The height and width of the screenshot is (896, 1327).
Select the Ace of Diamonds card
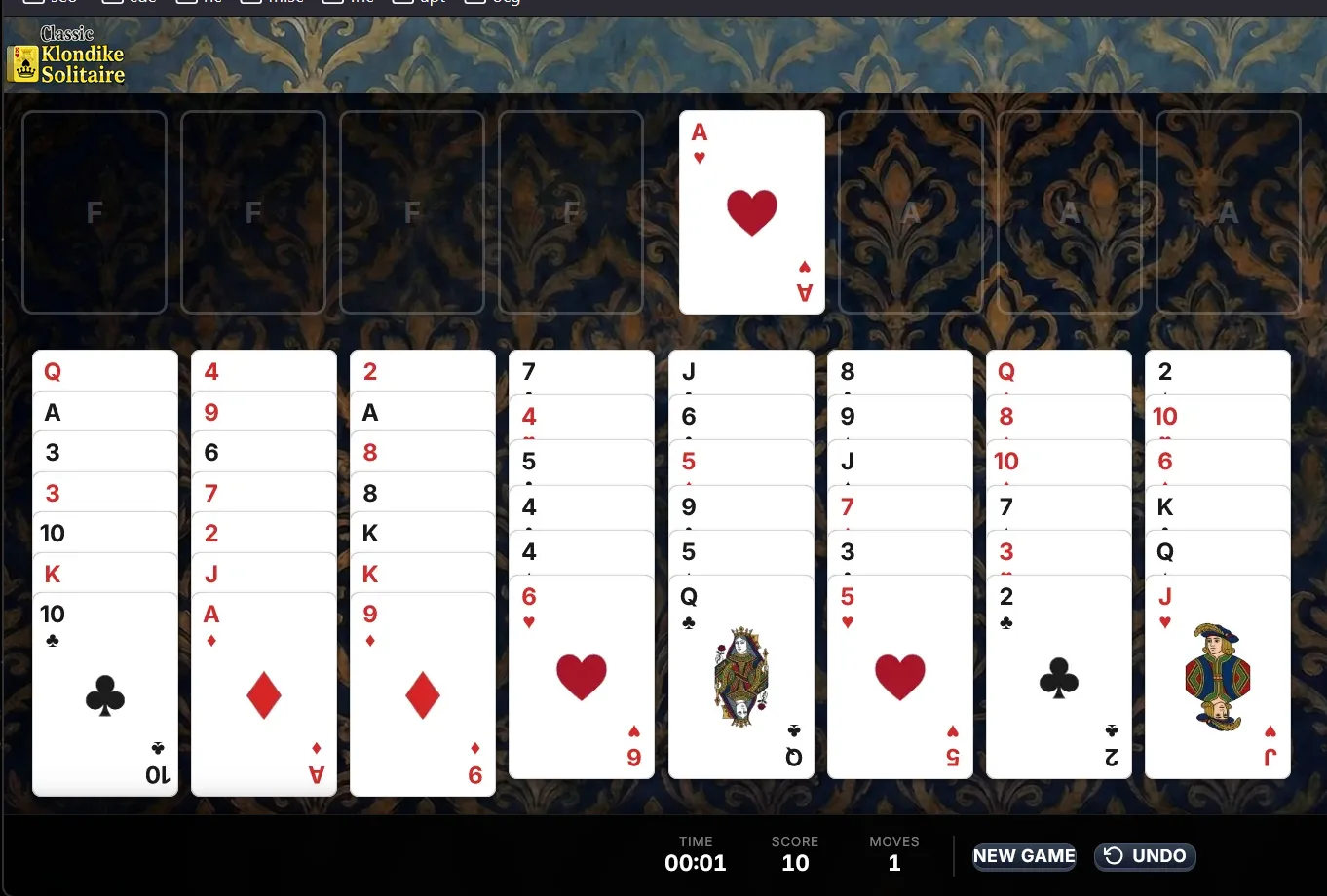263,691
